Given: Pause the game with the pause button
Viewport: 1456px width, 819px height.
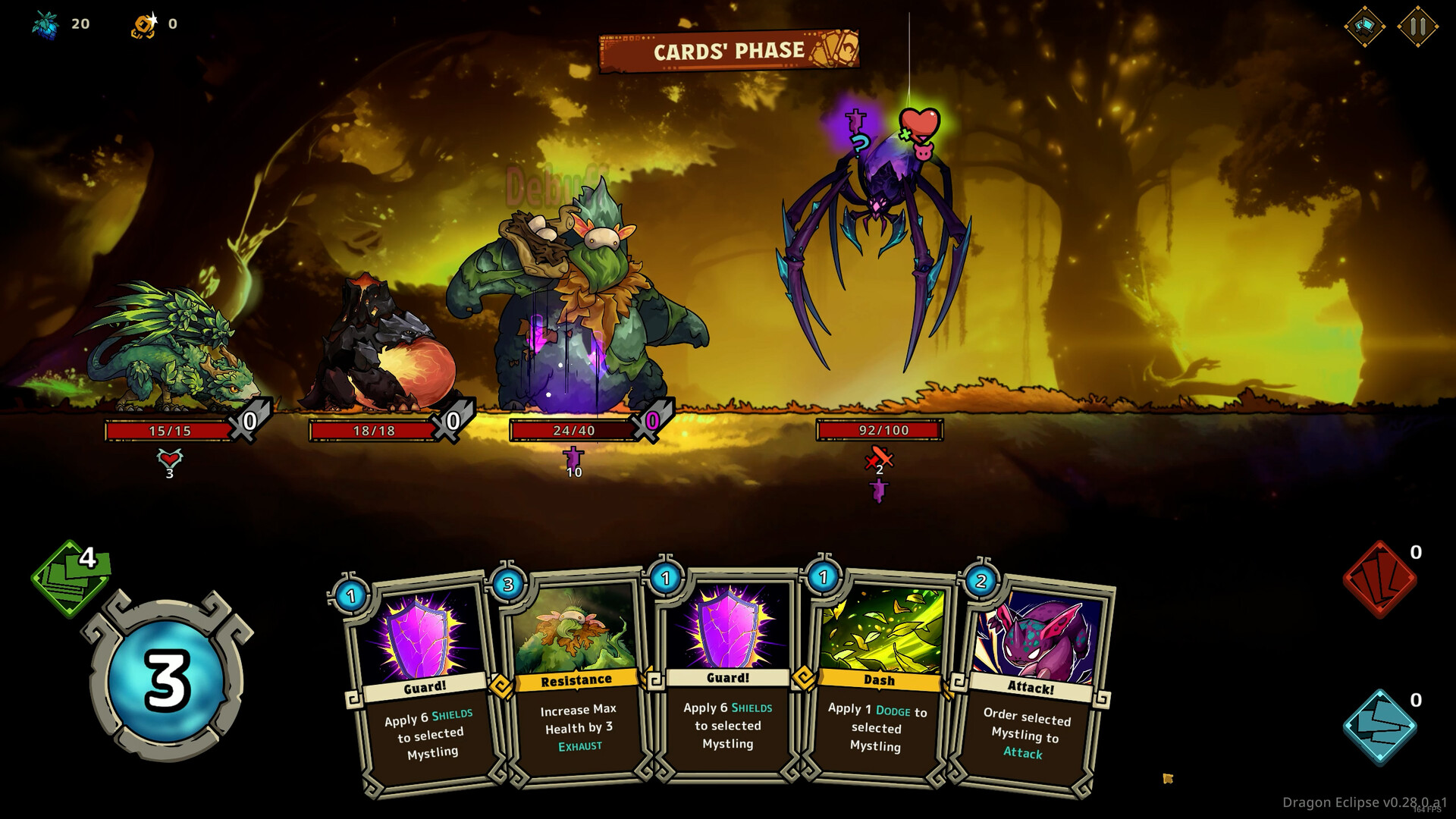Looking at the screenshot, I should click(x=1417, y=27).
